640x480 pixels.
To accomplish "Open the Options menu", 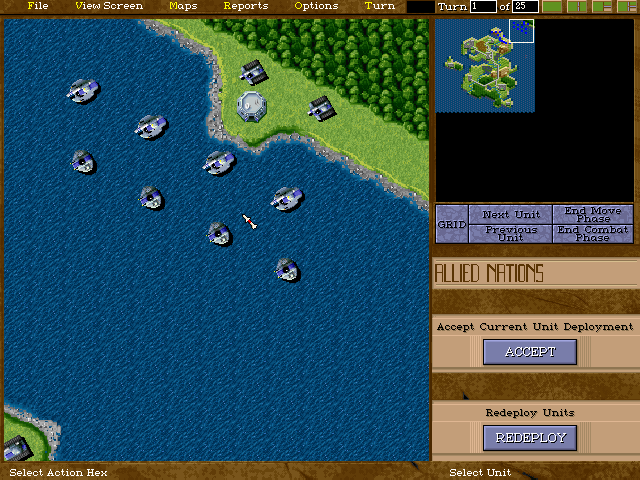I will 316,6.
